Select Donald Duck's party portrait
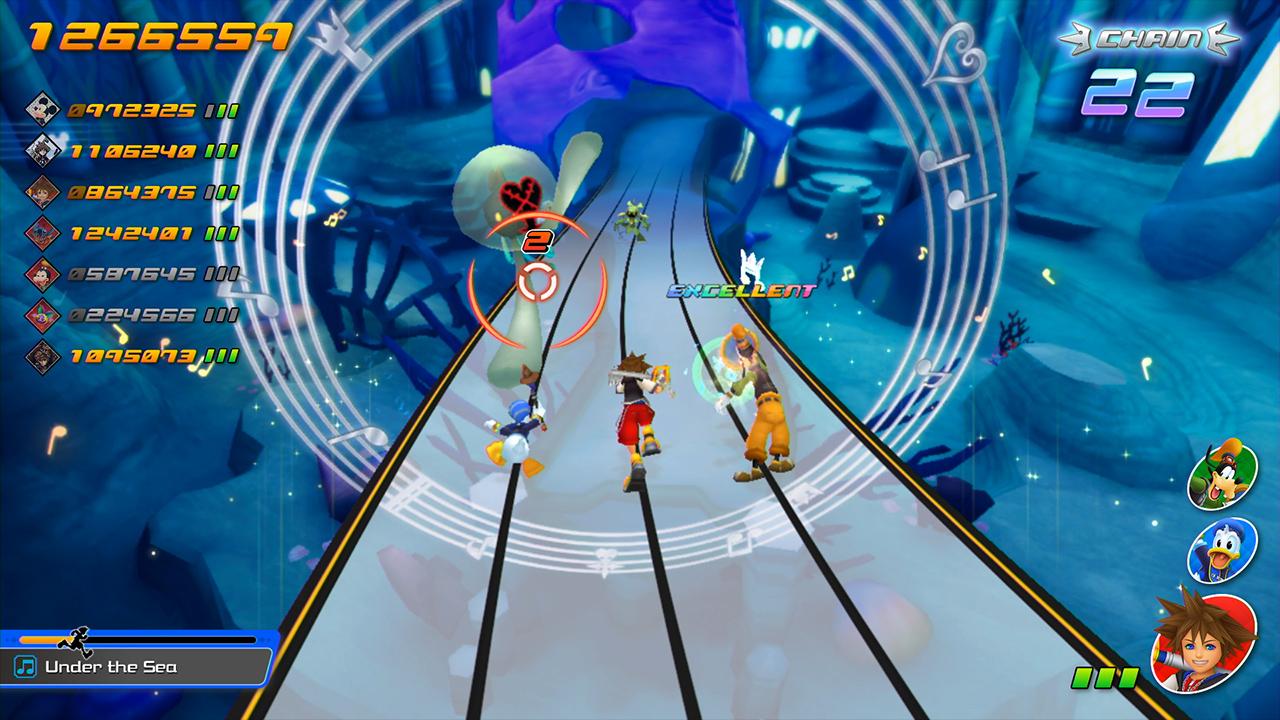Viewport: 1280px width, 720px height. pyautogui.click(x=1222, y=550)
